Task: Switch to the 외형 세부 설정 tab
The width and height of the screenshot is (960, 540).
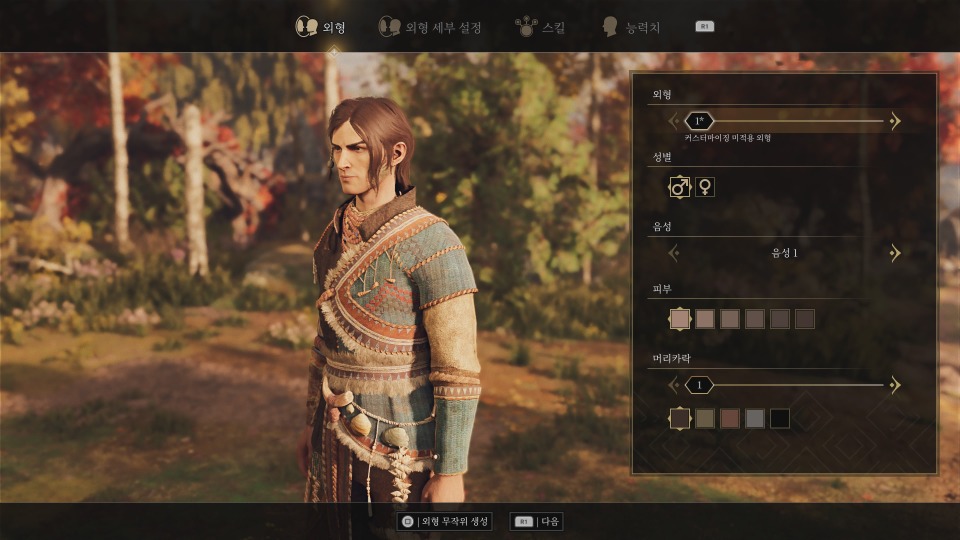Action: pyautogui.click(x=430, y=27)
